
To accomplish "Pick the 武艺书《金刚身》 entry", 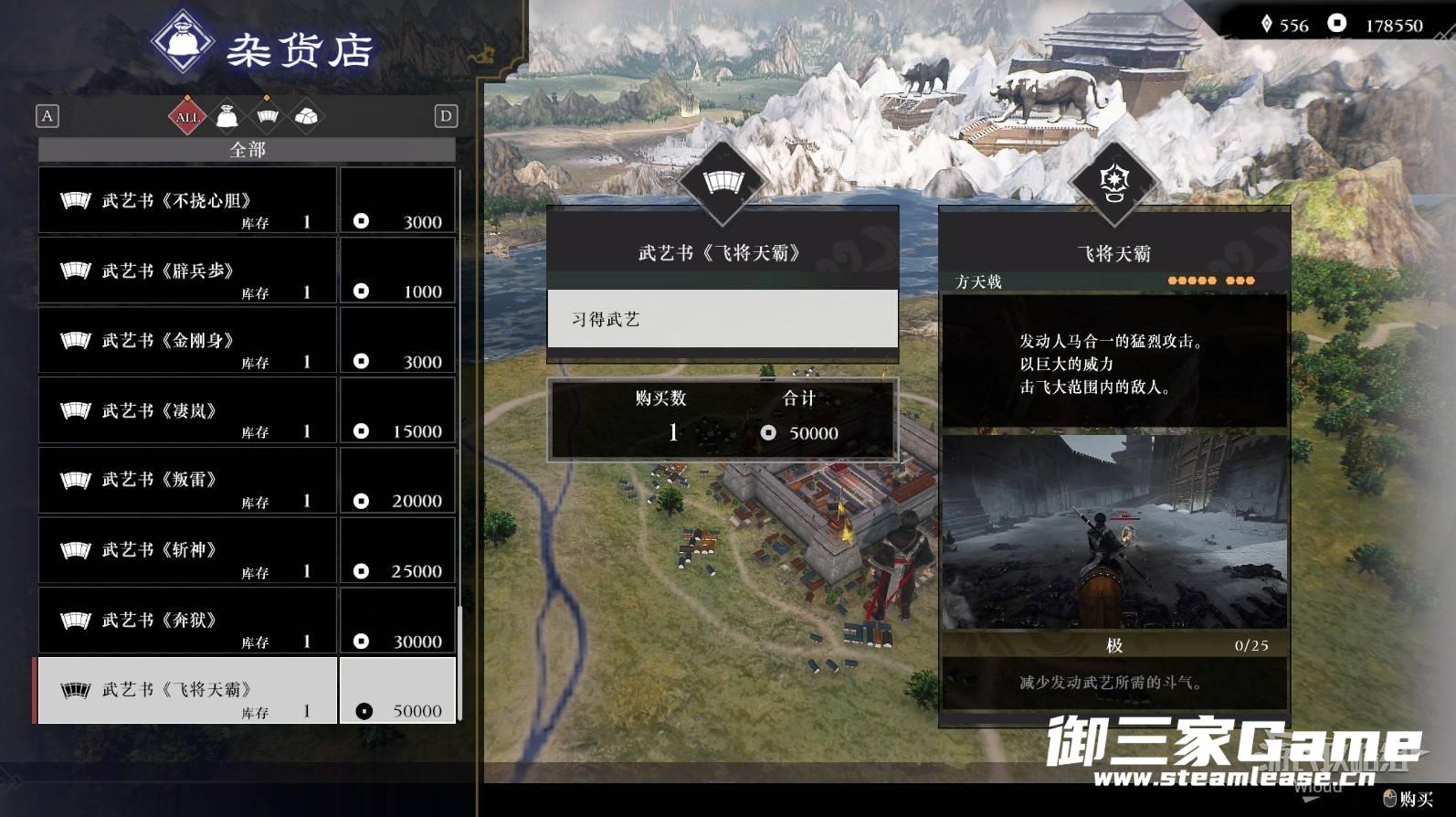I will point(187,341).
